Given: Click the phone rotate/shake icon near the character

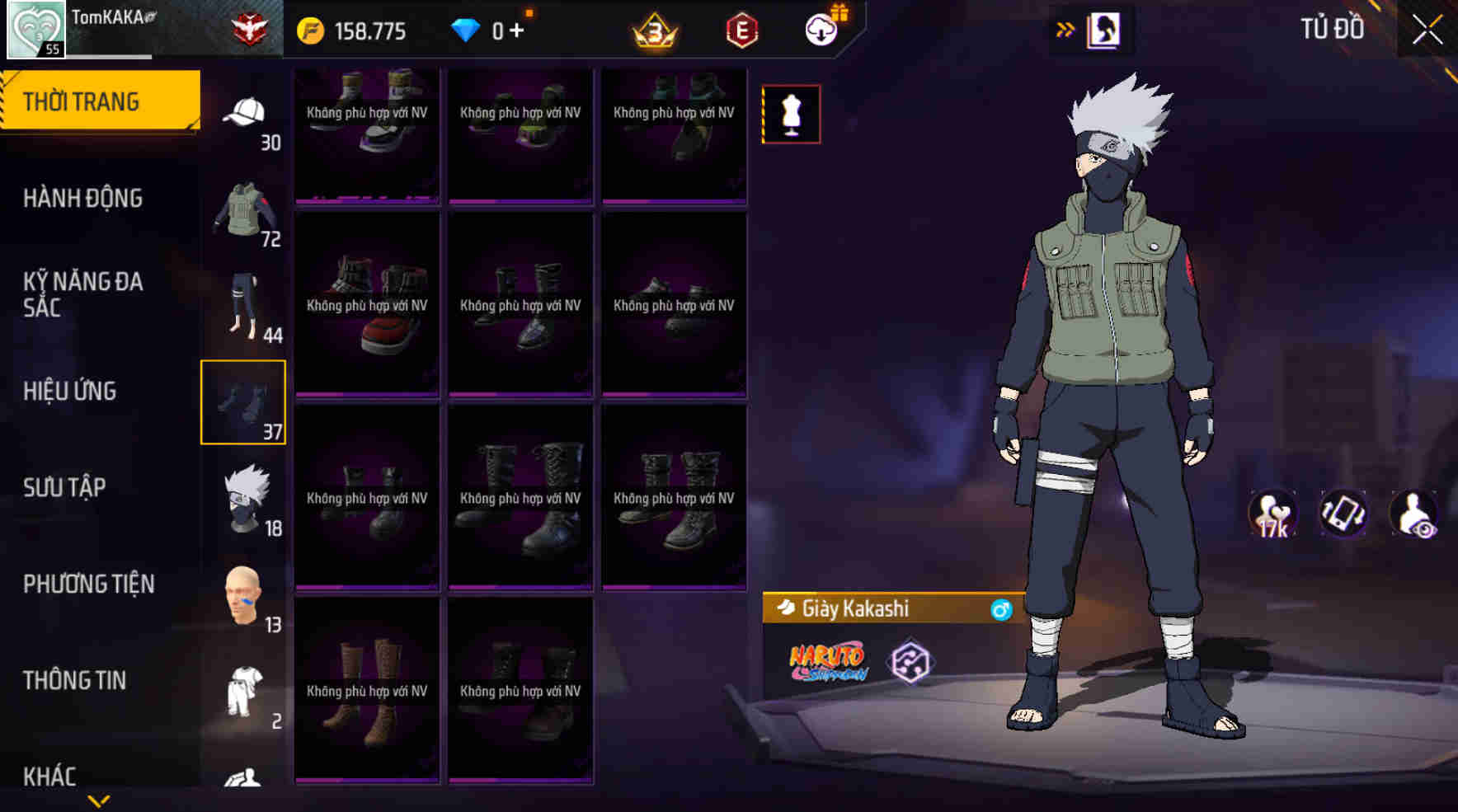Looking at the screenshot, I should (1343, 514).
